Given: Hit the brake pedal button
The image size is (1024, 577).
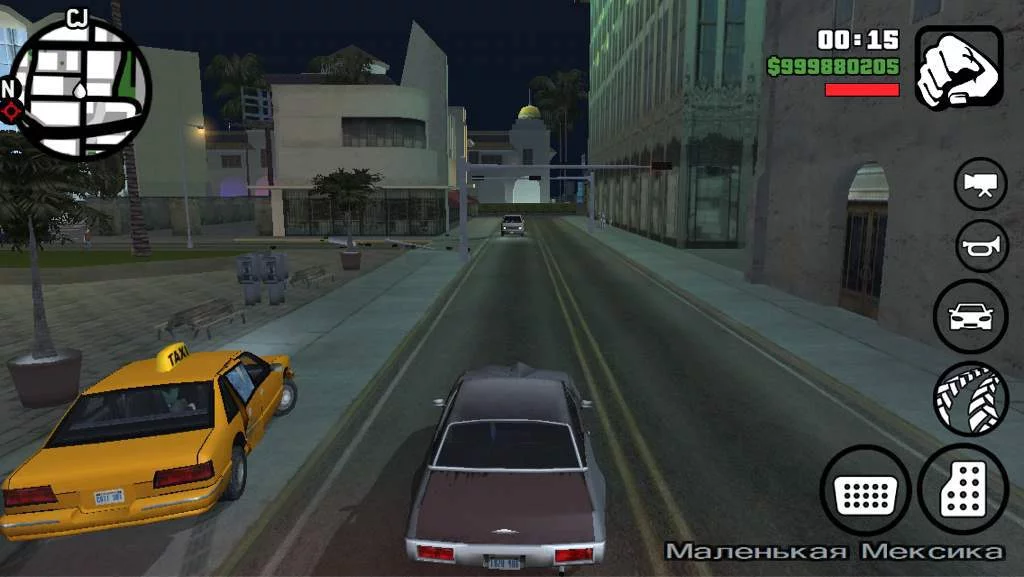Looking at the screenshot, I should tap(865, 490).
